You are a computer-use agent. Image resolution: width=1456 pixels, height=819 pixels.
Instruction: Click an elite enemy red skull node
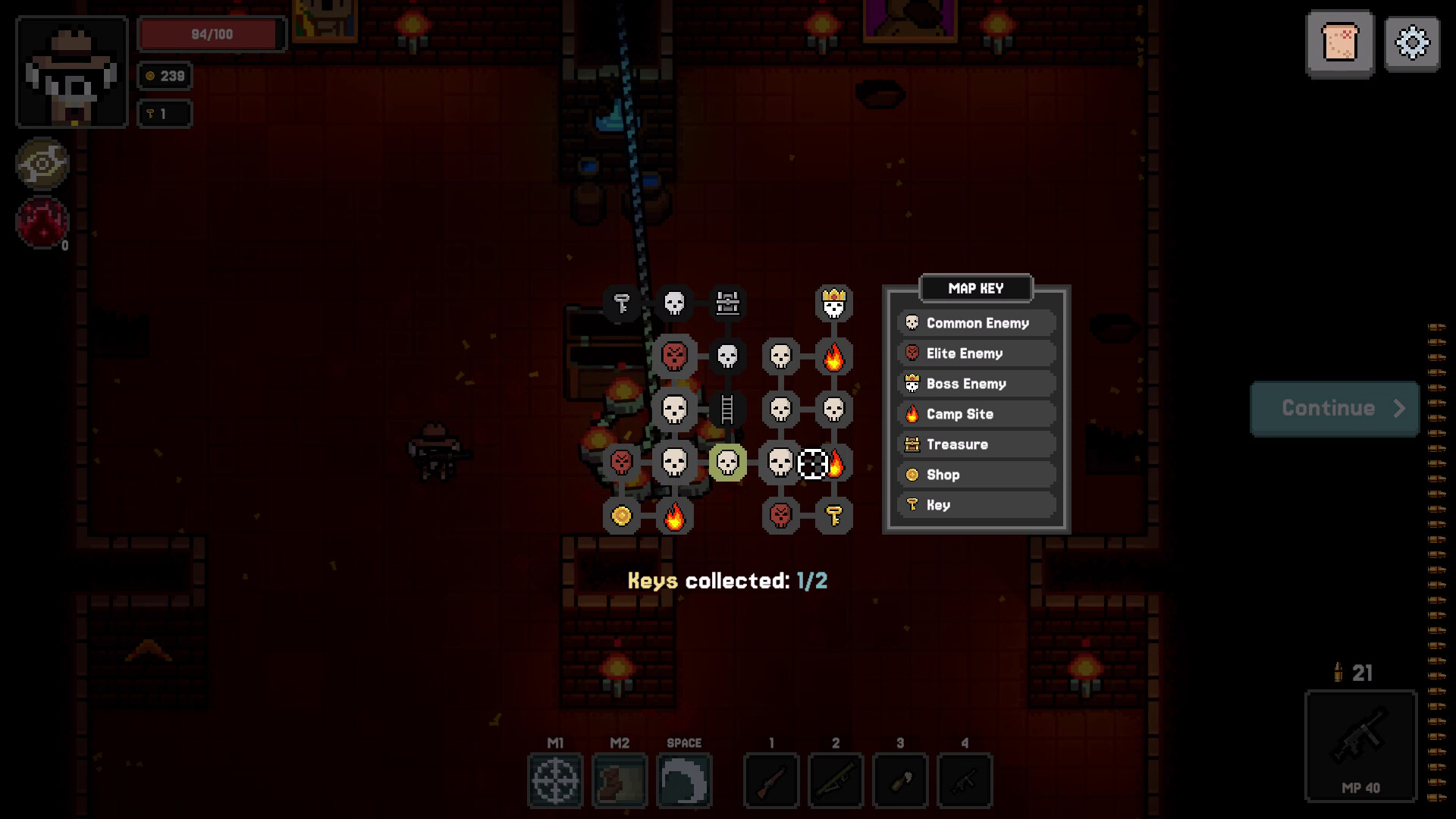(674, 356)
